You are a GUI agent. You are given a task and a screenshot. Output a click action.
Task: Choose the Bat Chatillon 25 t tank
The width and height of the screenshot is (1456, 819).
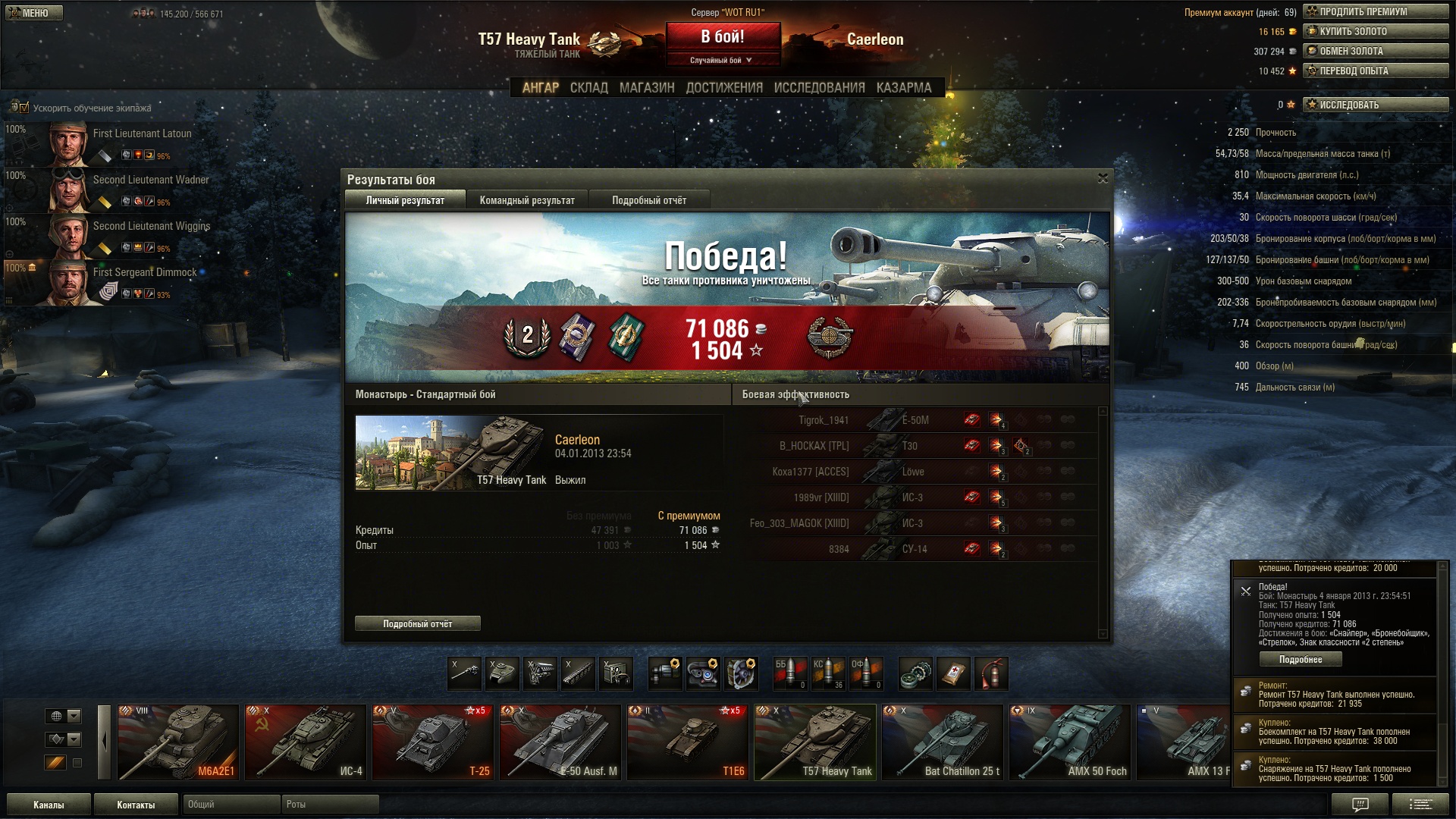pos(943,742)
